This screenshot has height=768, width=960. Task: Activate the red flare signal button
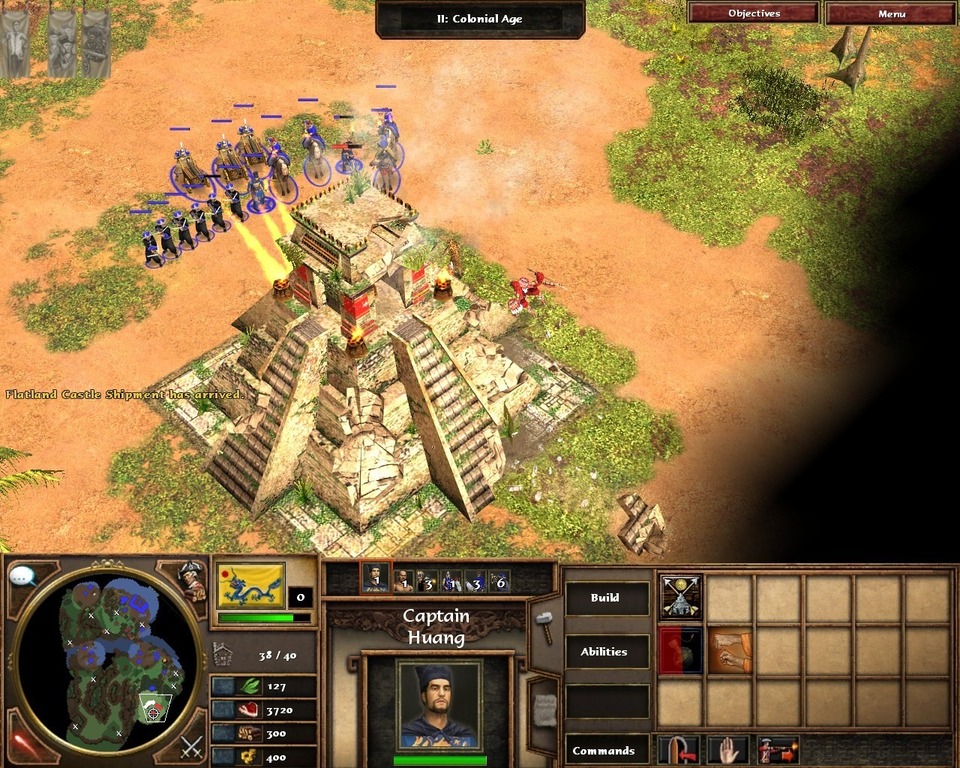point(22,743)
